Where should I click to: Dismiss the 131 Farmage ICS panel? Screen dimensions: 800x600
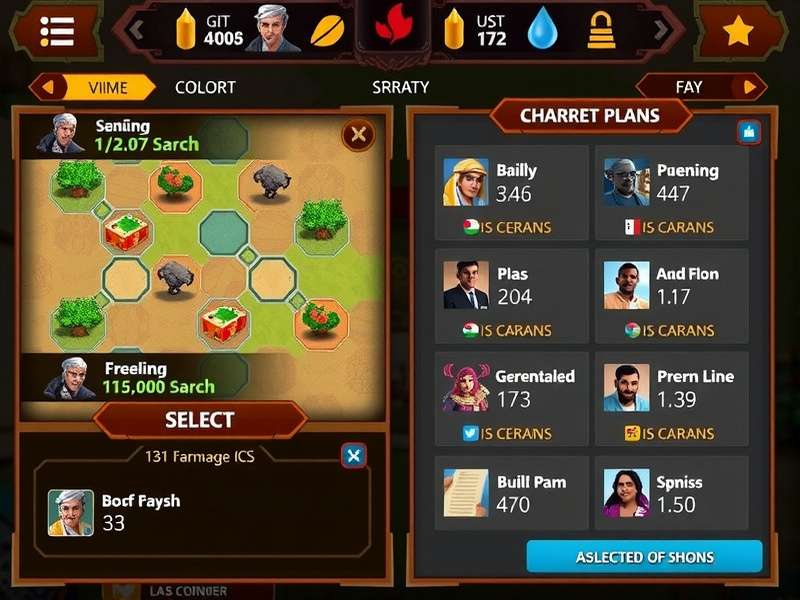(353, 456)
